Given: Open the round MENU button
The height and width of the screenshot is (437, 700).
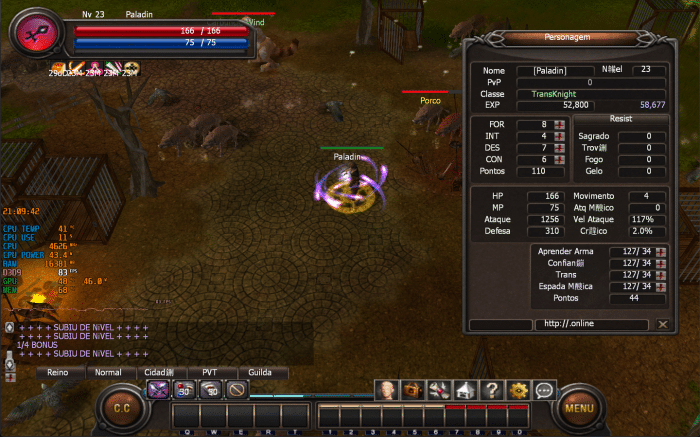Looking at the screenshot, I should 578,407.
